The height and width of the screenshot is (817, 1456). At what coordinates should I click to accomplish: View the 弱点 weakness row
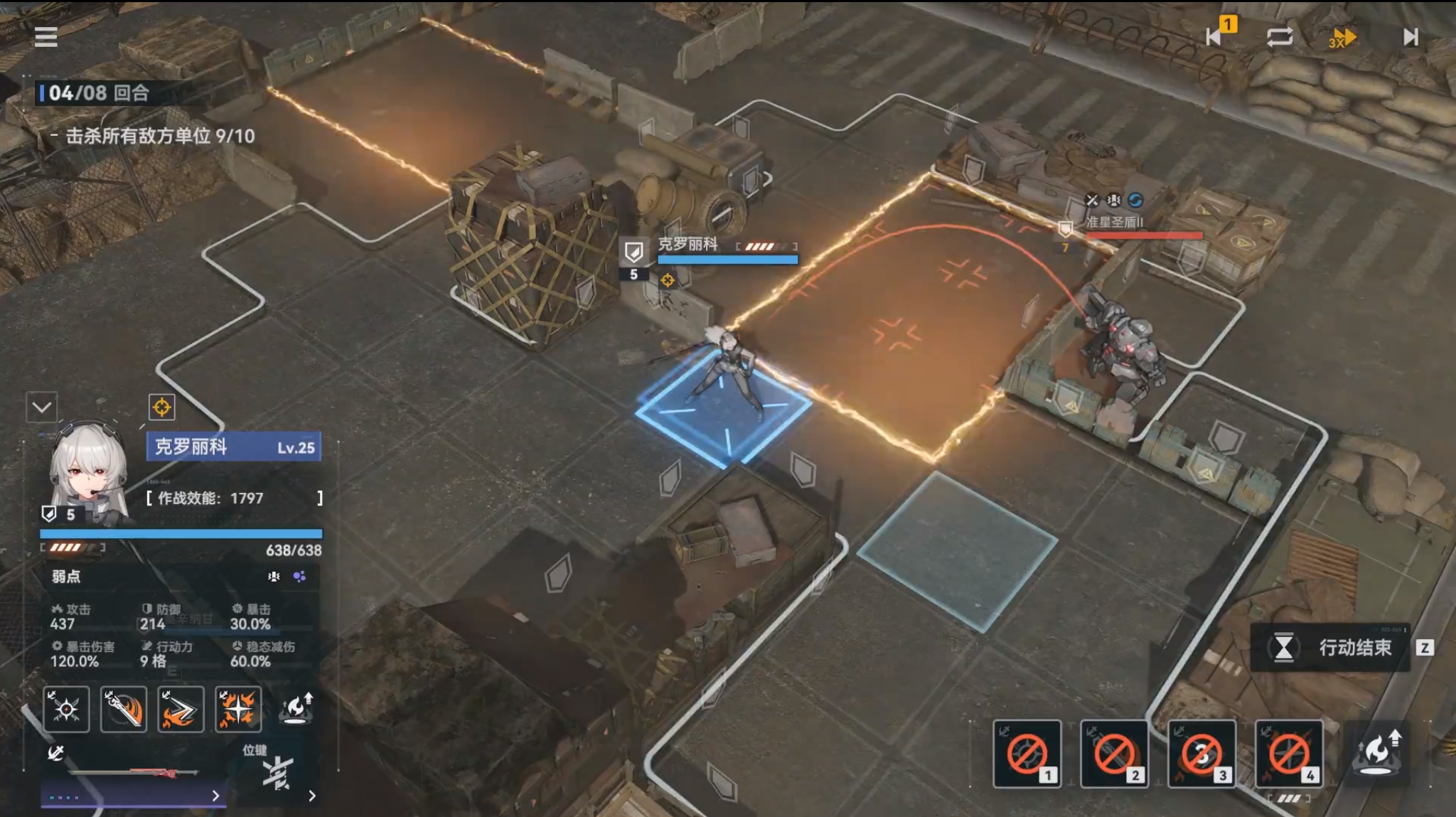point(178,577)
